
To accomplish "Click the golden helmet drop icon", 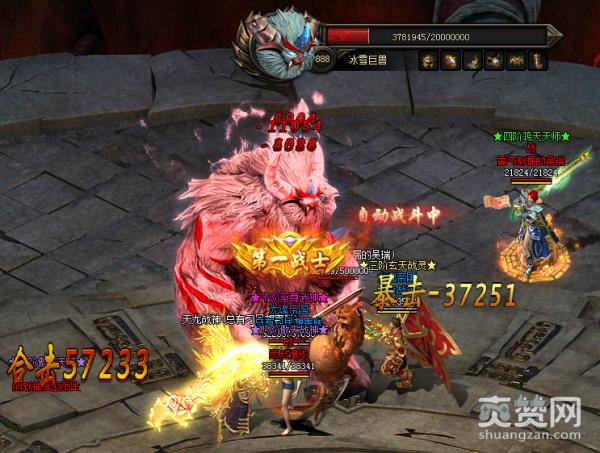I will [x=427, y=61].
